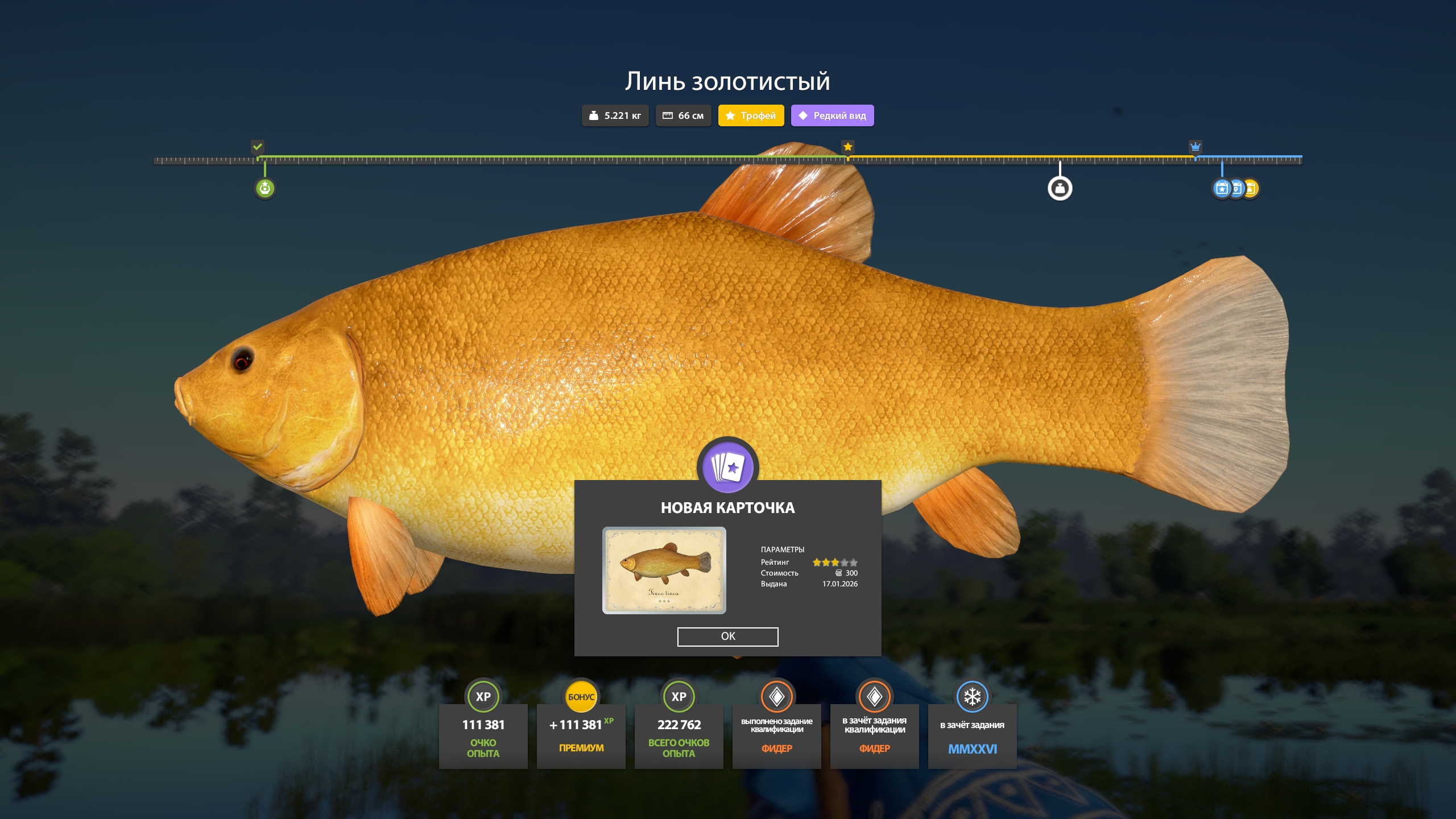Click the green medal marker under the scale
This screenshot has width=1456, height=819.
(265, 188)
